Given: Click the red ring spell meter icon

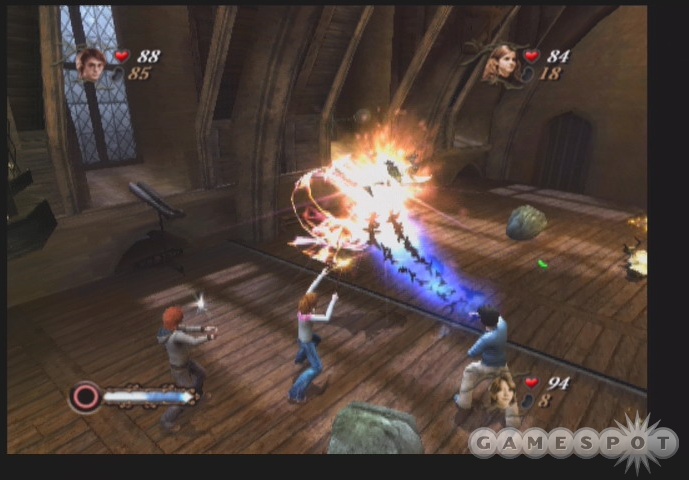Looking at the screenshot, I should (85, 397).
